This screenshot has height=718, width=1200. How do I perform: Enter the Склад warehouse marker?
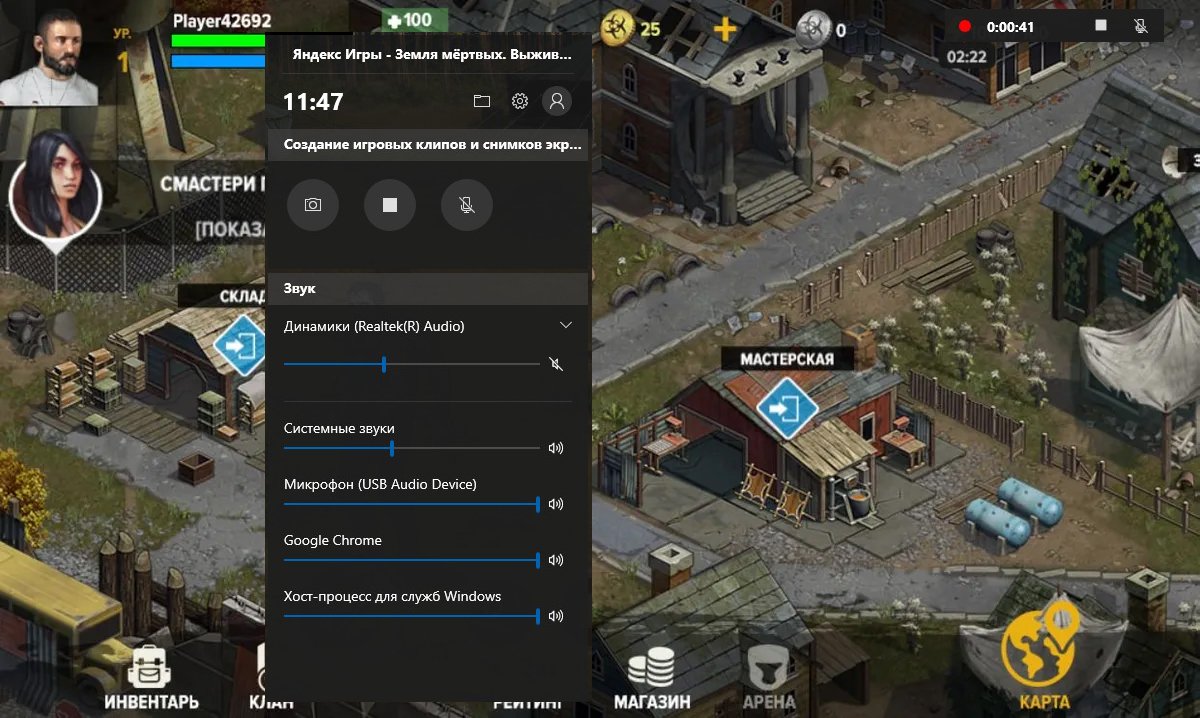[x=241, y=346]
